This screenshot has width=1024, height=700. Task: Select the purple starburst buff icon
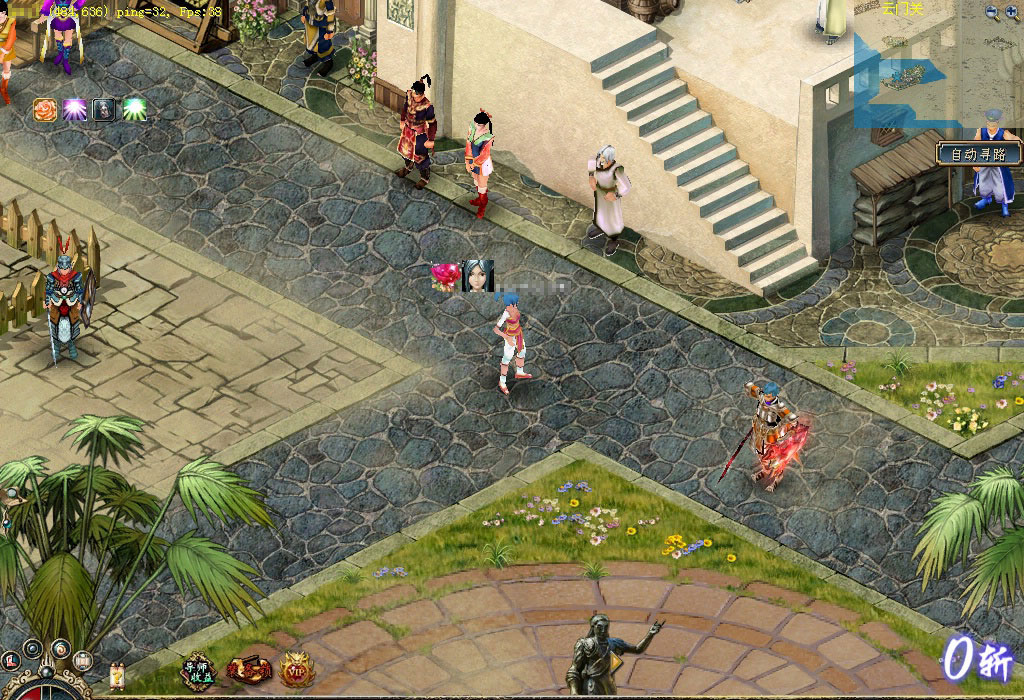tap(75, 110)
